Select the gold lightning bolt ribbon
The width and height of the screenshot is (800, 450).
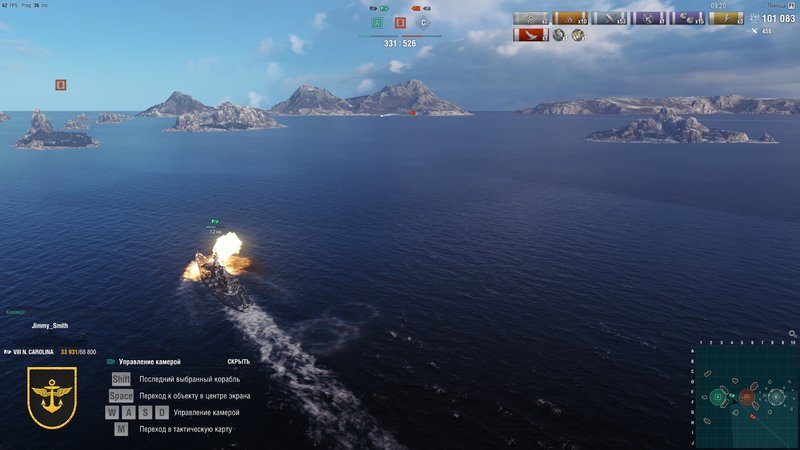[726, 18]
